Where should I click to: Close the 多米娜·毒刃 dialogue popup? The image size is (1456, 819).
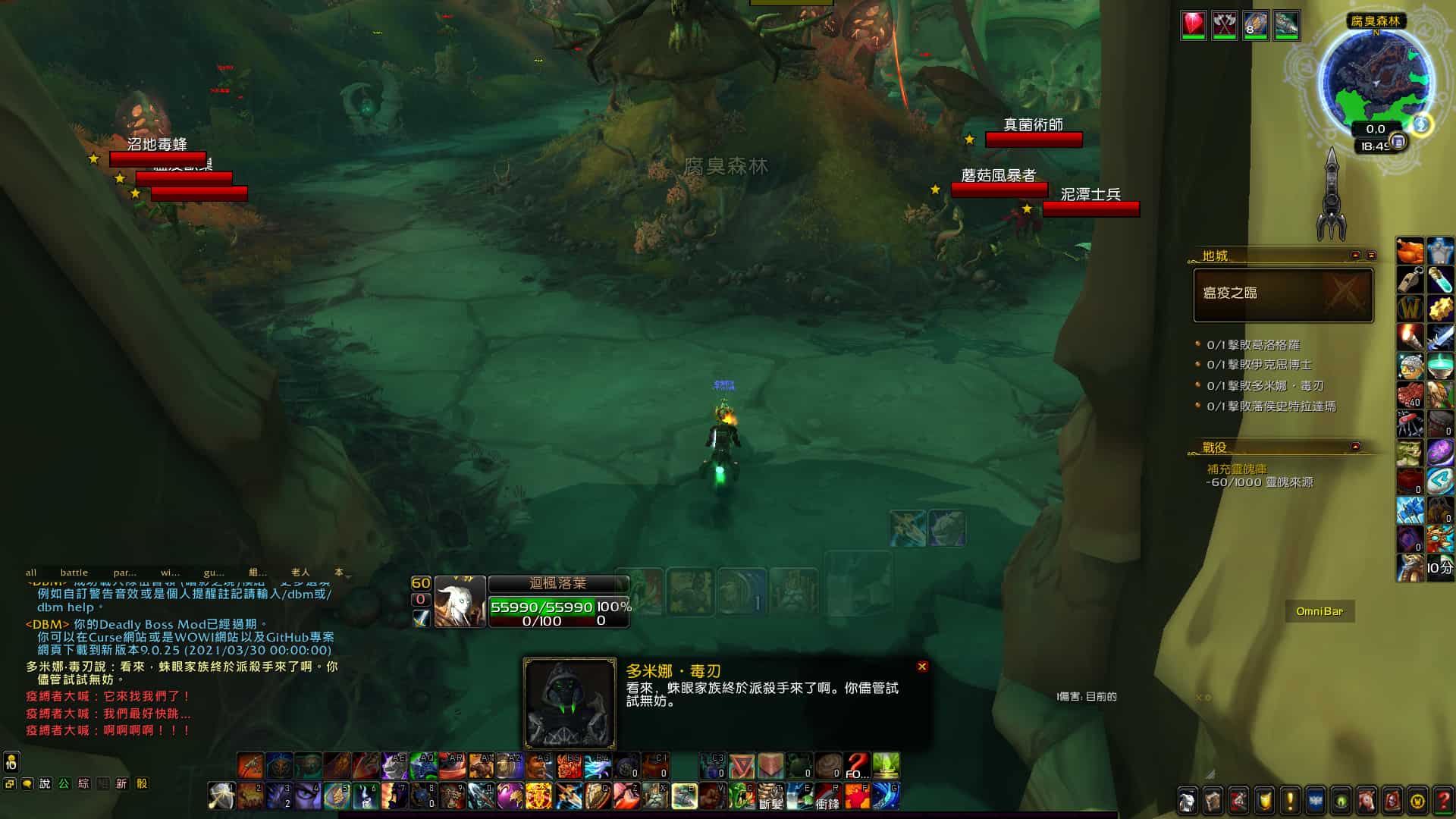tap(922, 667)
